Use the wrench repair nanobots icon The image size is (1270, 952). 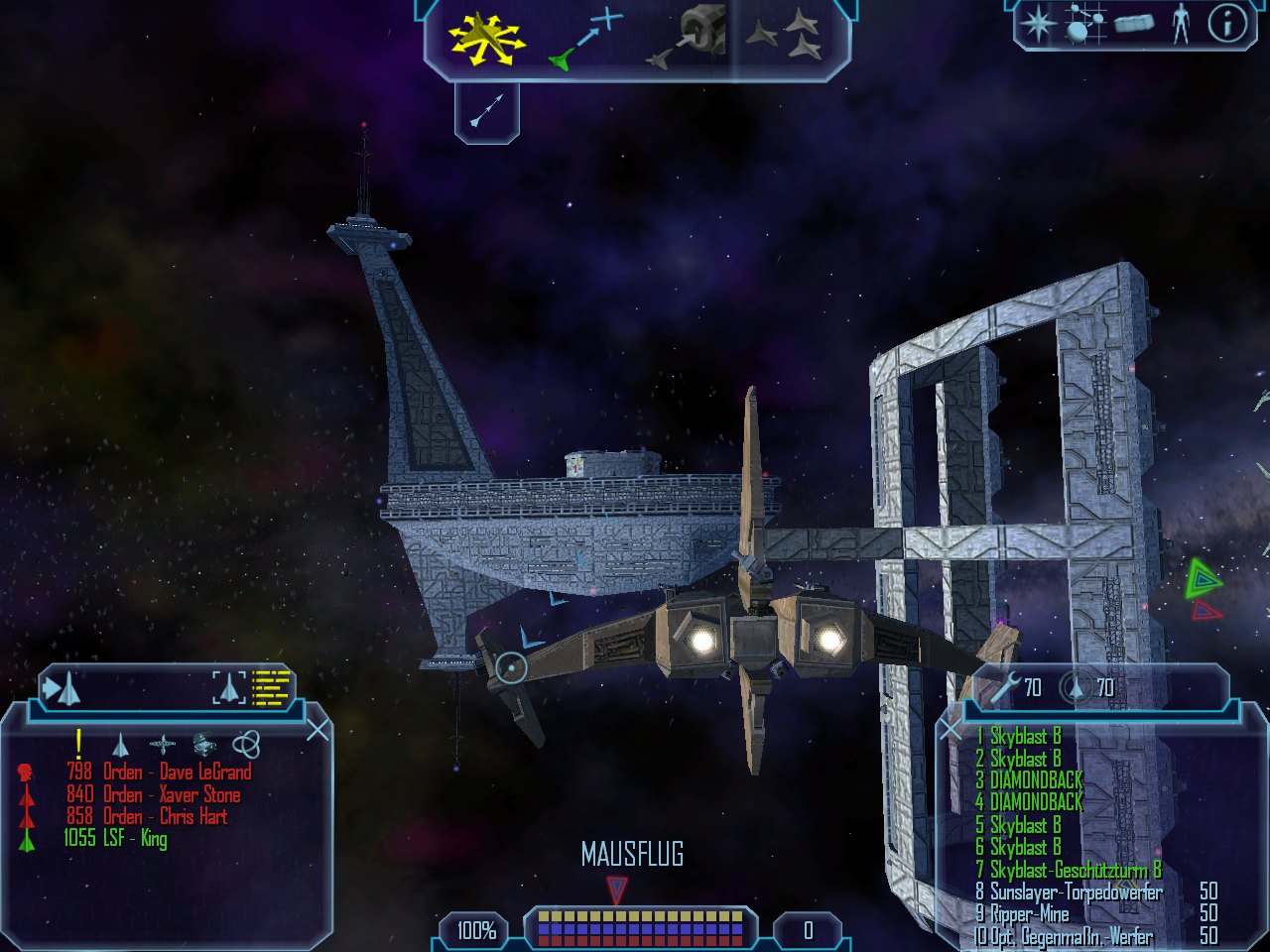[1006, 686]
